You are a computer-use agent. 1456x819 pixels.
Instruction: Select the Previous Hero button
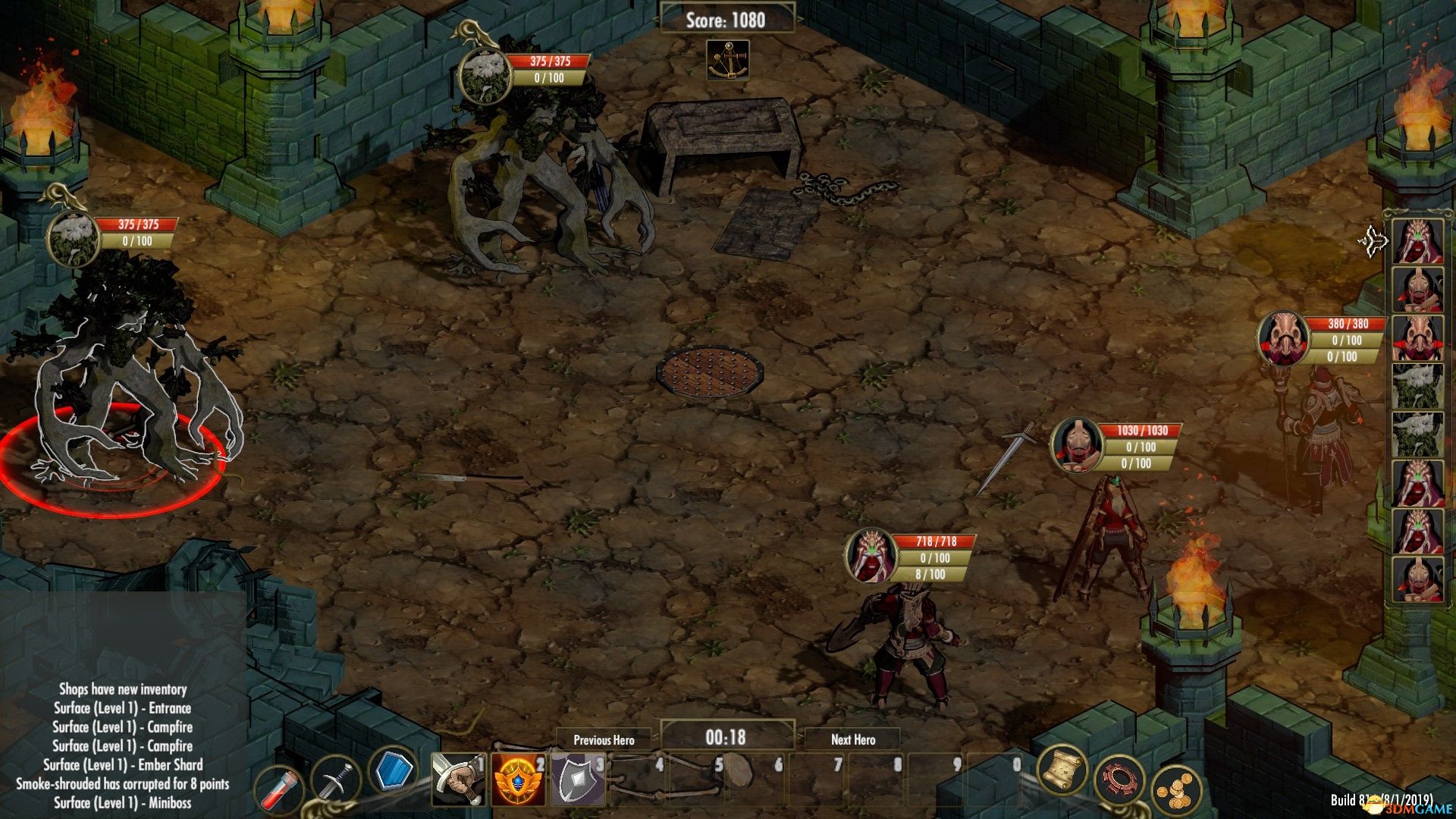click(604, 739)
